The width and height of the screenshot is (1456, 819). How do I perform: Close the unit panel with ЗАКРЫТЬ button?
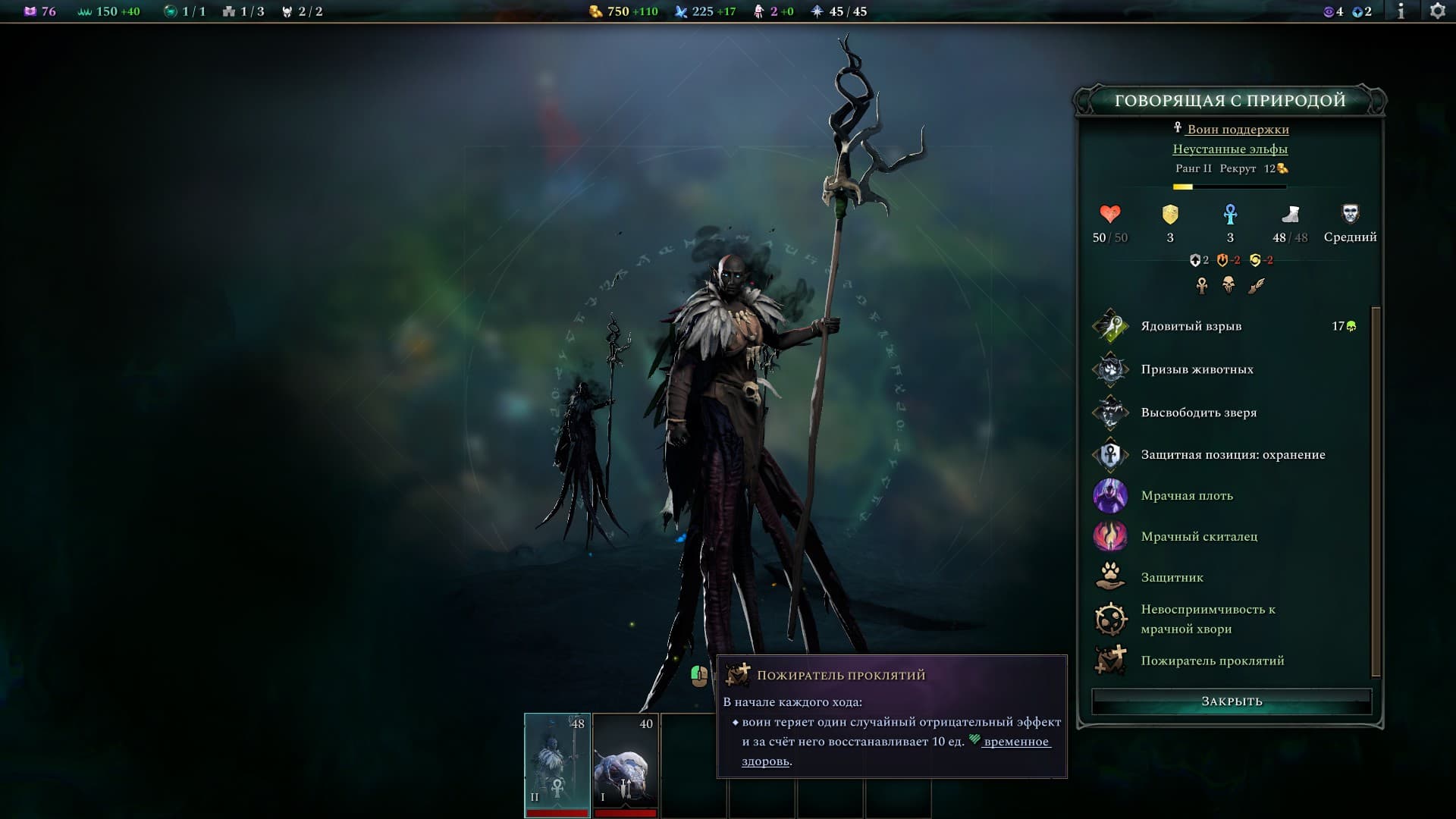click(x=1231, y=701)
